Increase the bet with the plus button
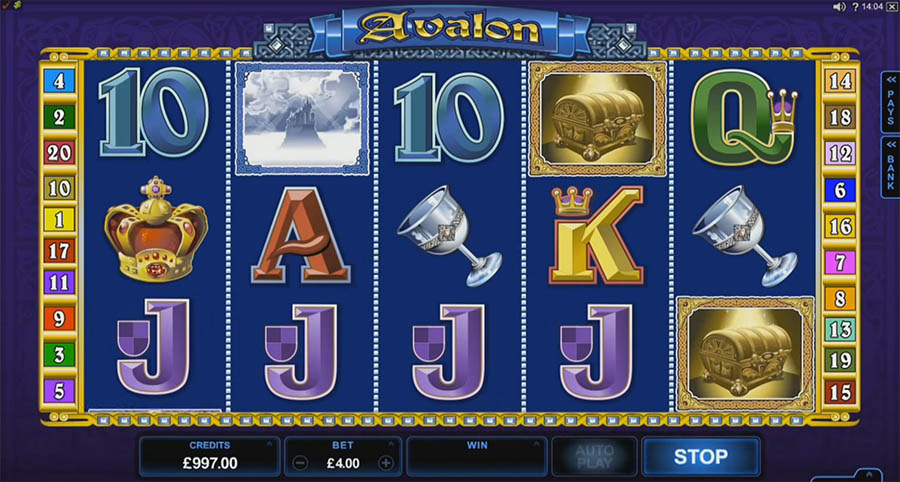Viewport: 900px width, 482px height. tap(385, 463)
